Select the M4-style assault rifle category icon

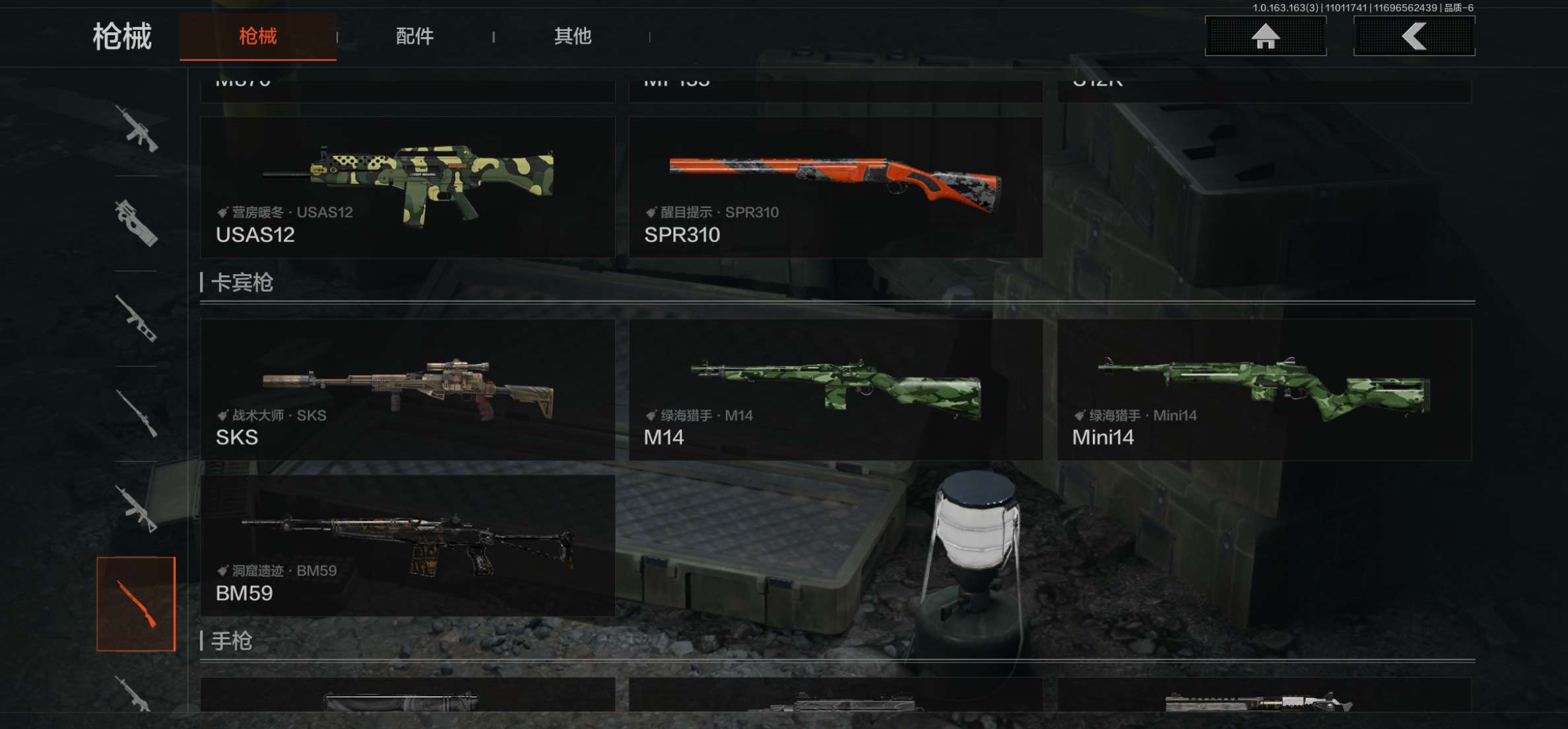click(136, 128)
